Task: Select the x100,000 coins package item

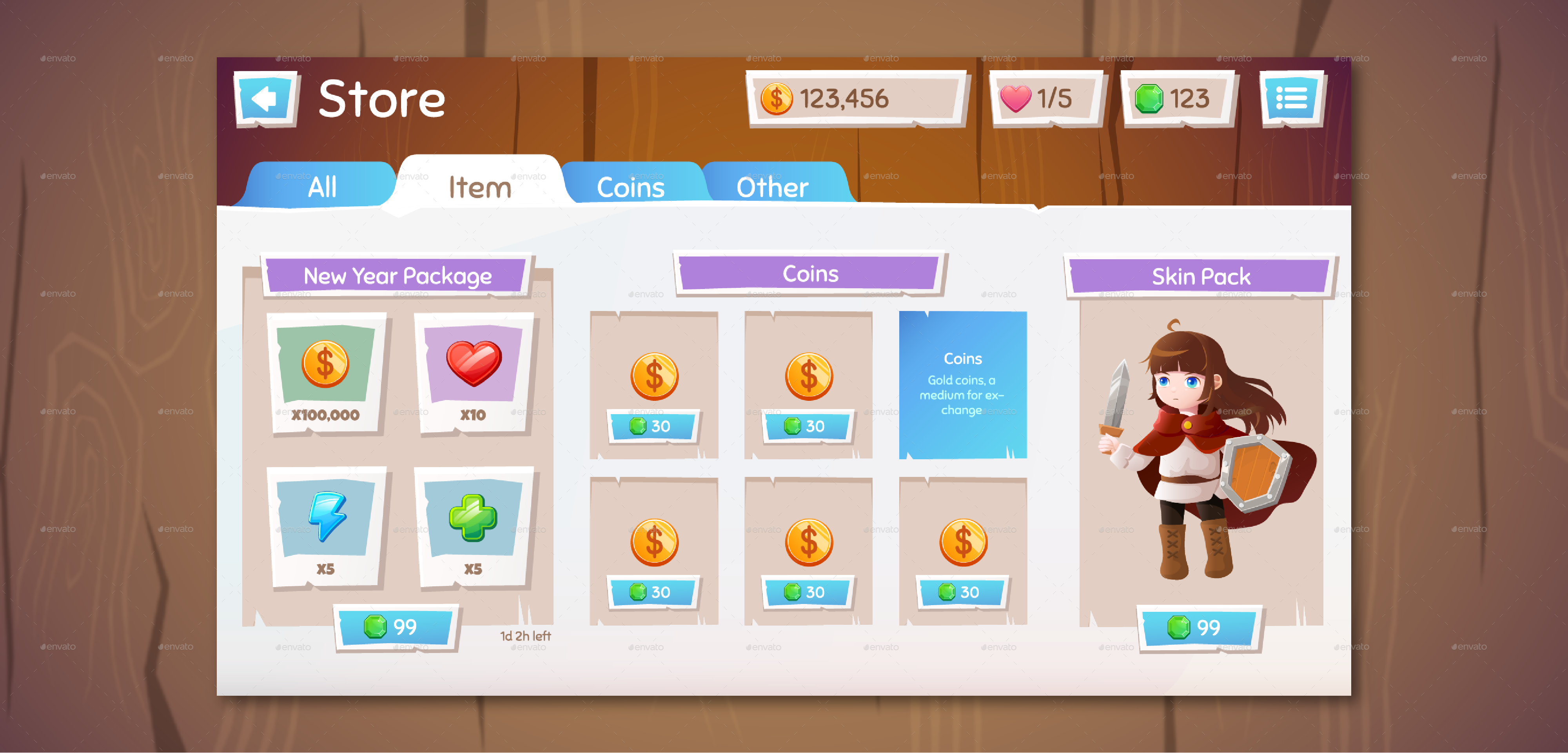Action: 326,373
